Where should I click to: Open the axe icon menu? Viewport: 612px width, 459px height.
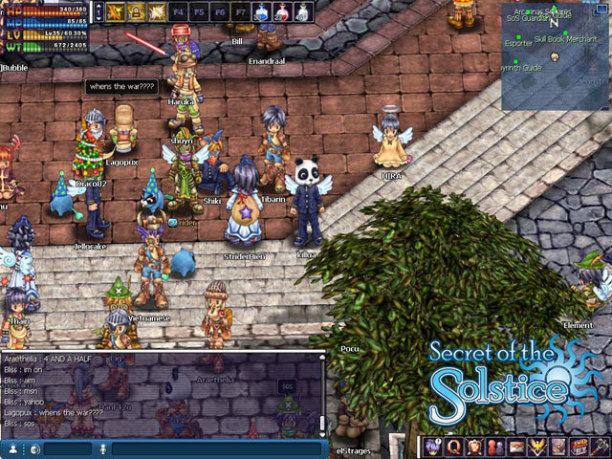600,447
